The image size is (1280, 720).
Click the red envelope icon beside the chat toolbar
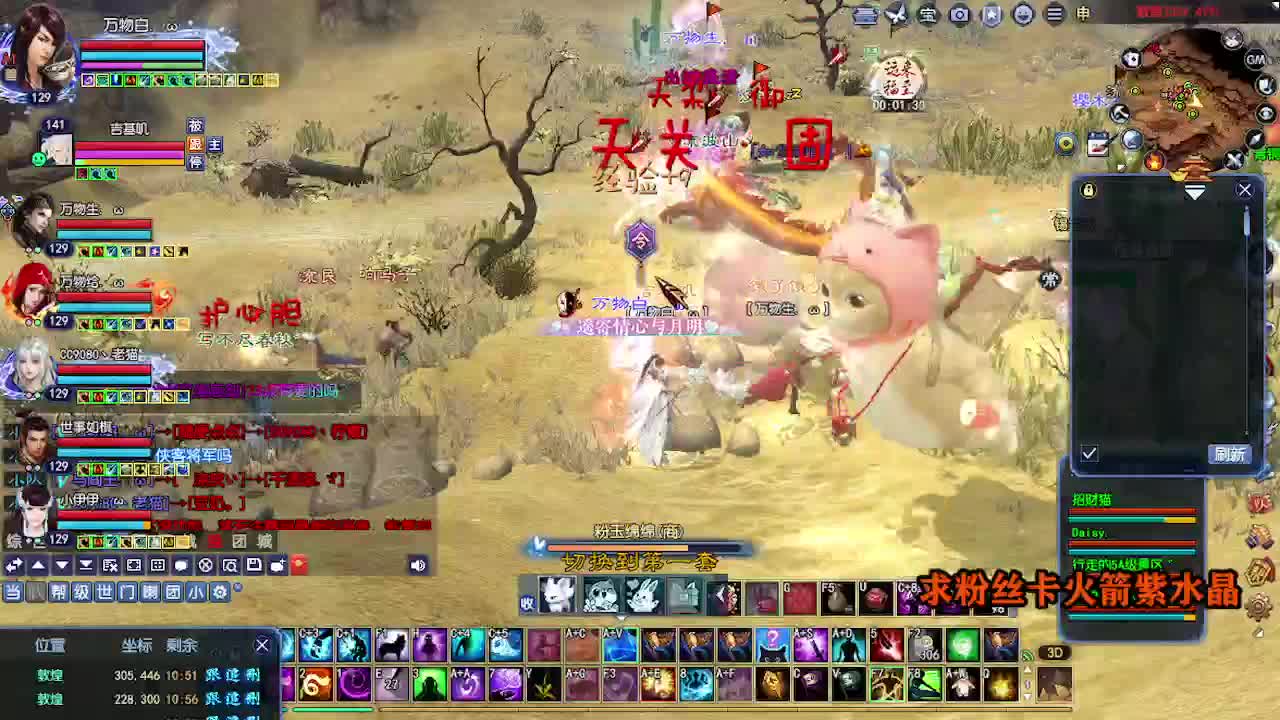click(298, 565)
